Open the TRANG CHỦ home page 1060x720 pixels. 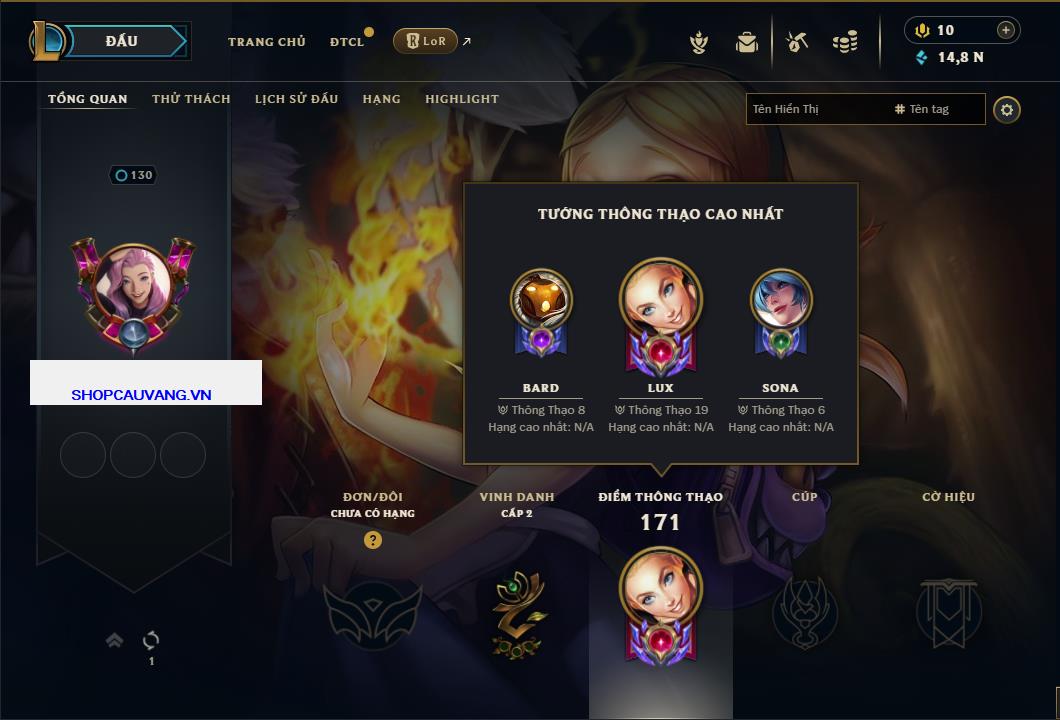coord(266,42)
